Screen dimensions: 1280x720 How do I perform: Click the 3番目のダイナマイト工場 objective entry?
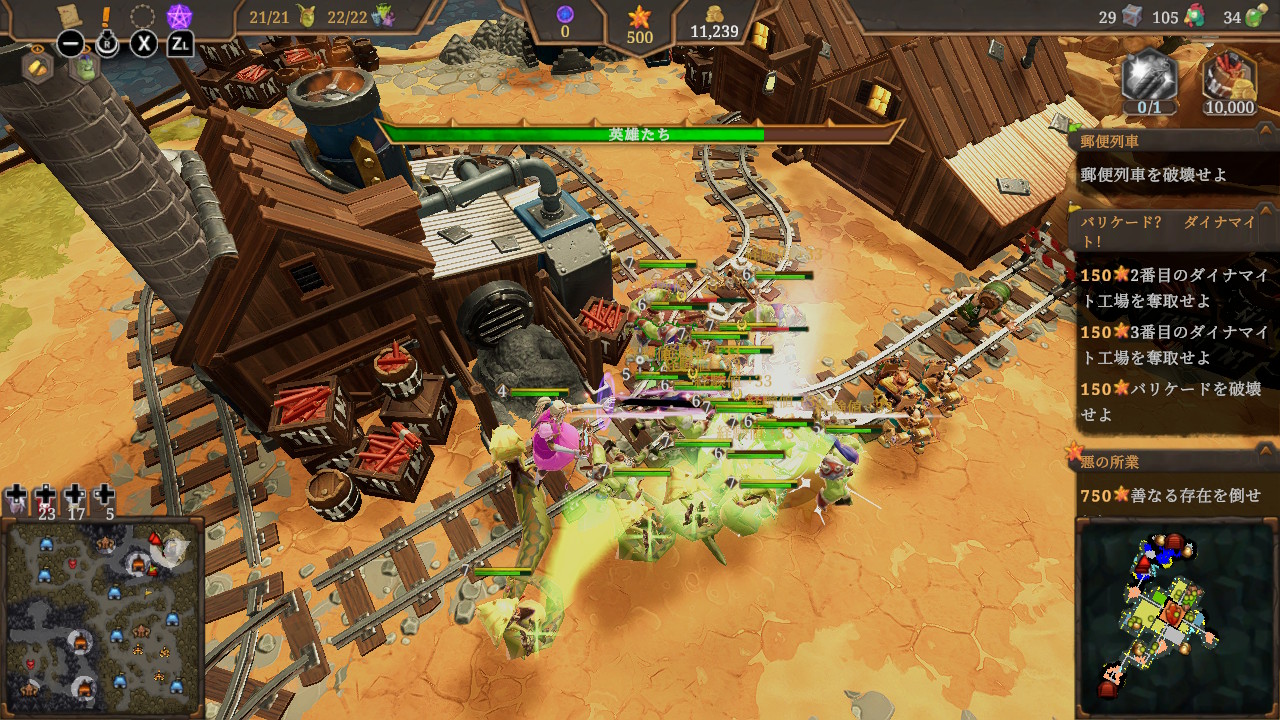1176,343
